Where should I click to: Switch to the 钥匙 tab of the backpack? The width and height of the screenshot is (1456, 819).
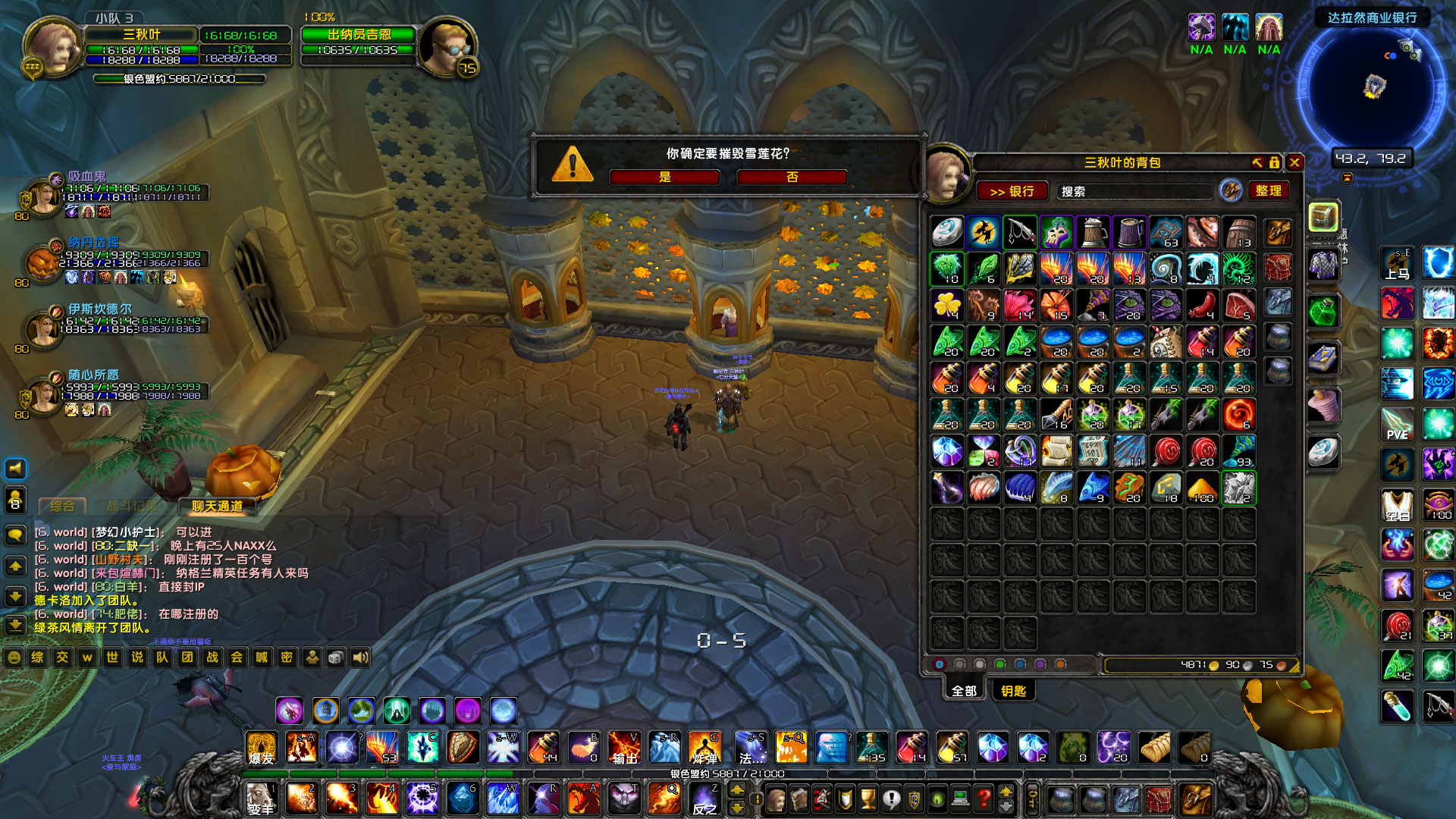(x=1014, y=690)
